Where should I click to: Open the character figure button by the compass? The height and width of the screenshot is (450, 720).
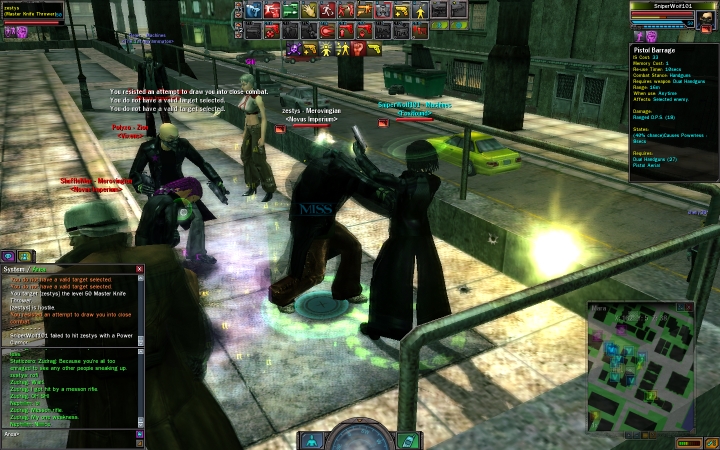pos(312,440)
